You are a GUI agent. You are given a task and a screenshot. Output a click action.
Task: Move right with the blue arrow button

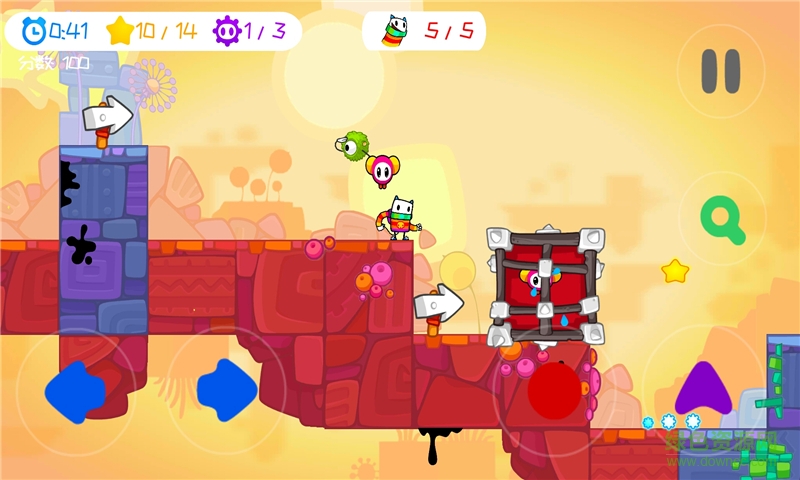pos(226,389)
